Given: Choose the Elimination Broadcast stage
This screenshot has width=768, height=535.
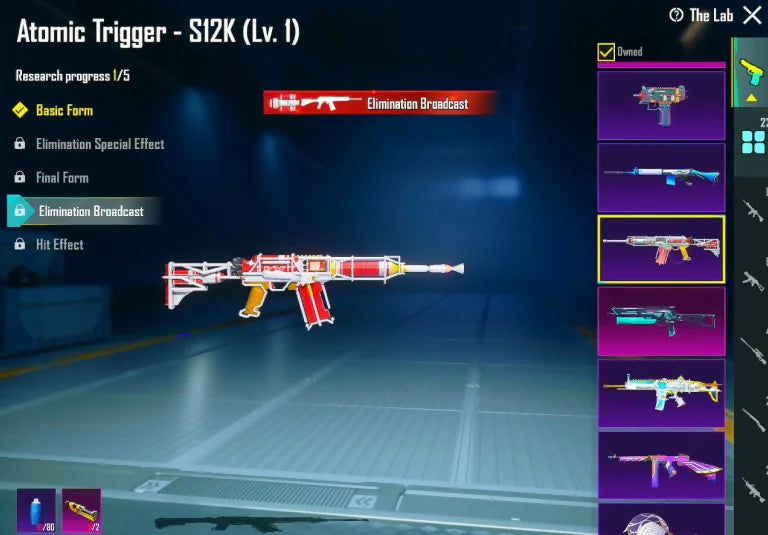Looking at the screenshot, I should [x=90, y=211].
